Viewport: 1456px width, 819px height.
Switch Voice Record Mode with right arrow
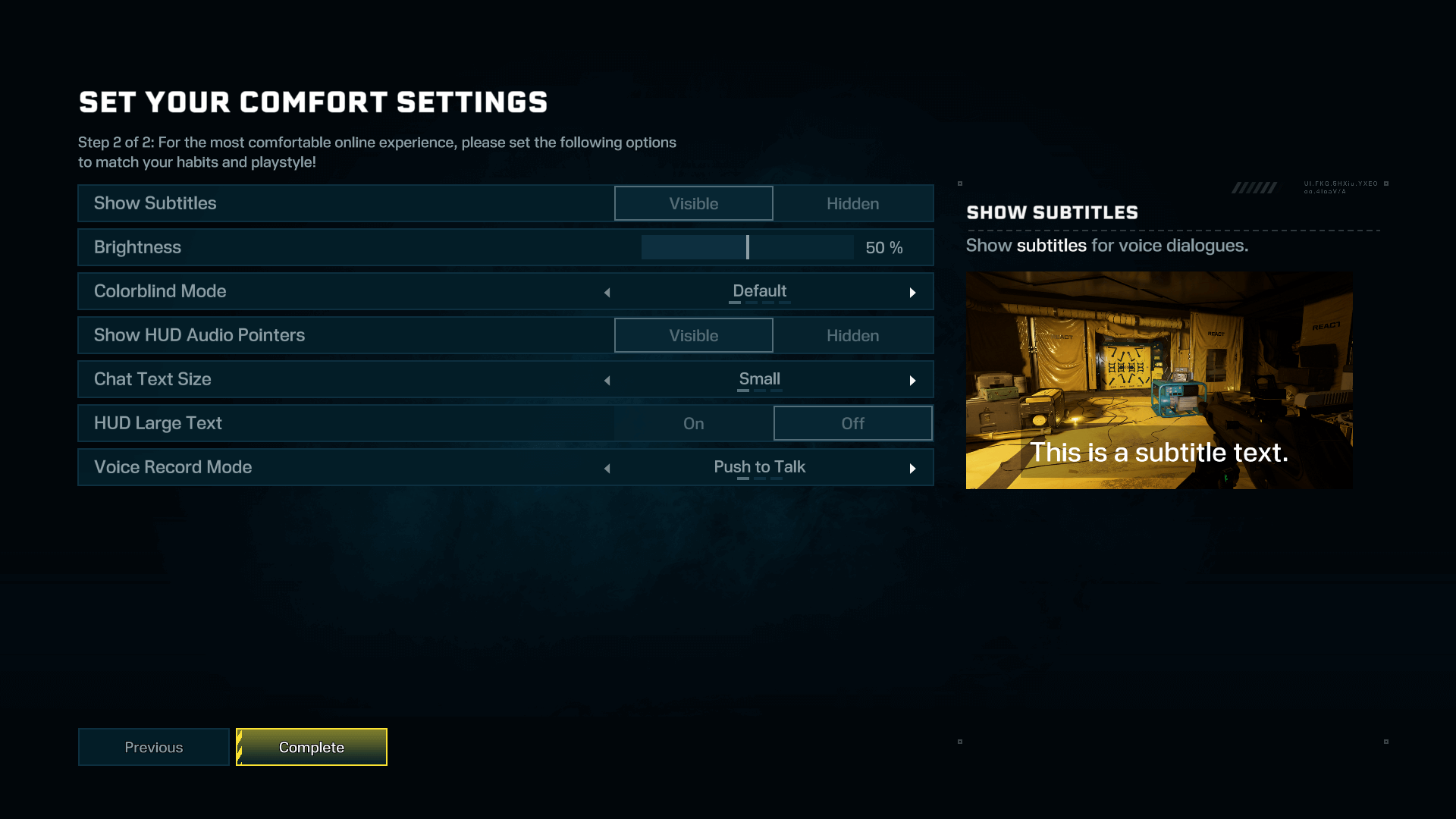(x=913, y=467)
